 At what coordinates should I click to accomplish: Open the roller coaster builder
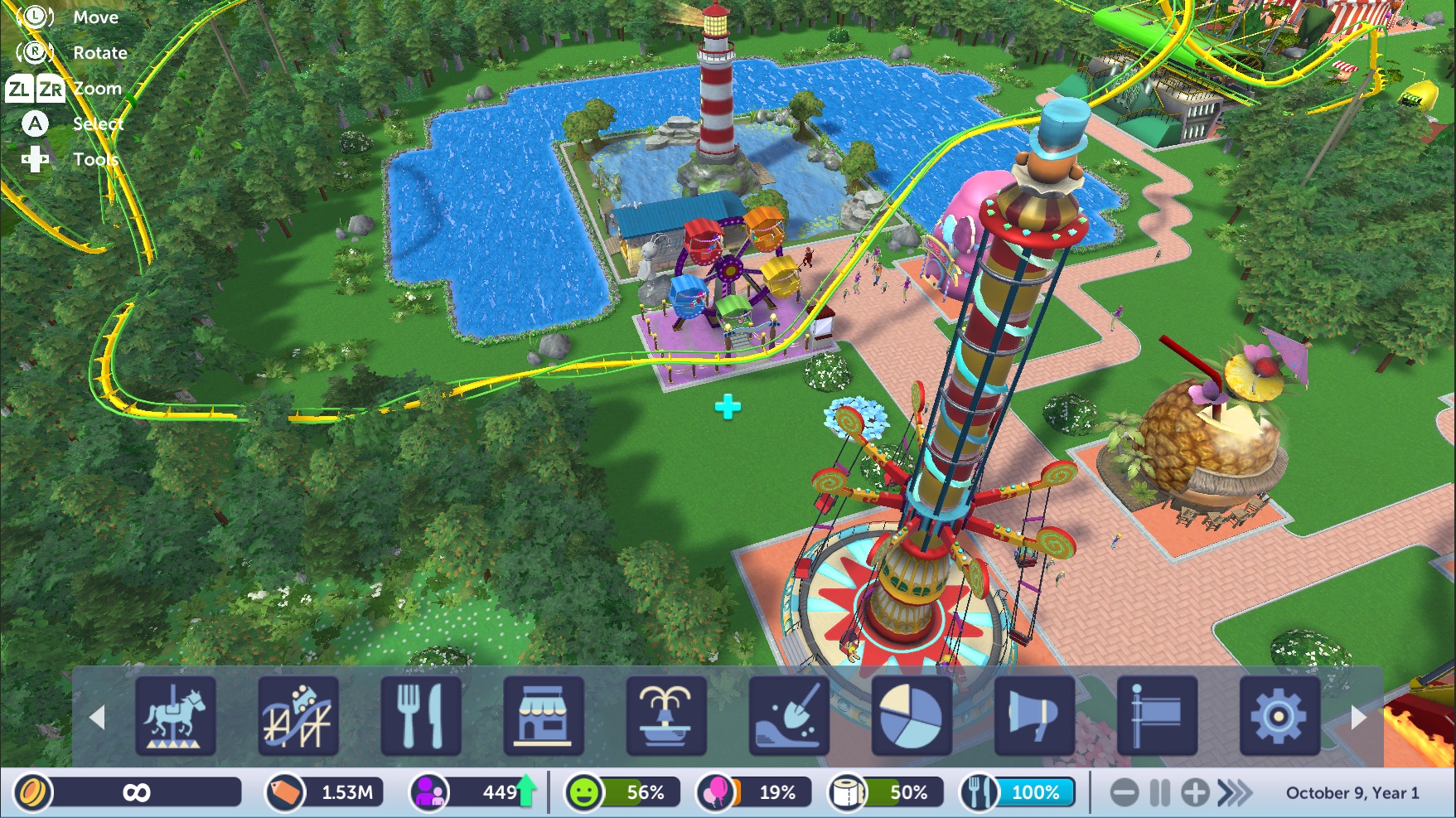pyautogui.click(x=298, y=715)
